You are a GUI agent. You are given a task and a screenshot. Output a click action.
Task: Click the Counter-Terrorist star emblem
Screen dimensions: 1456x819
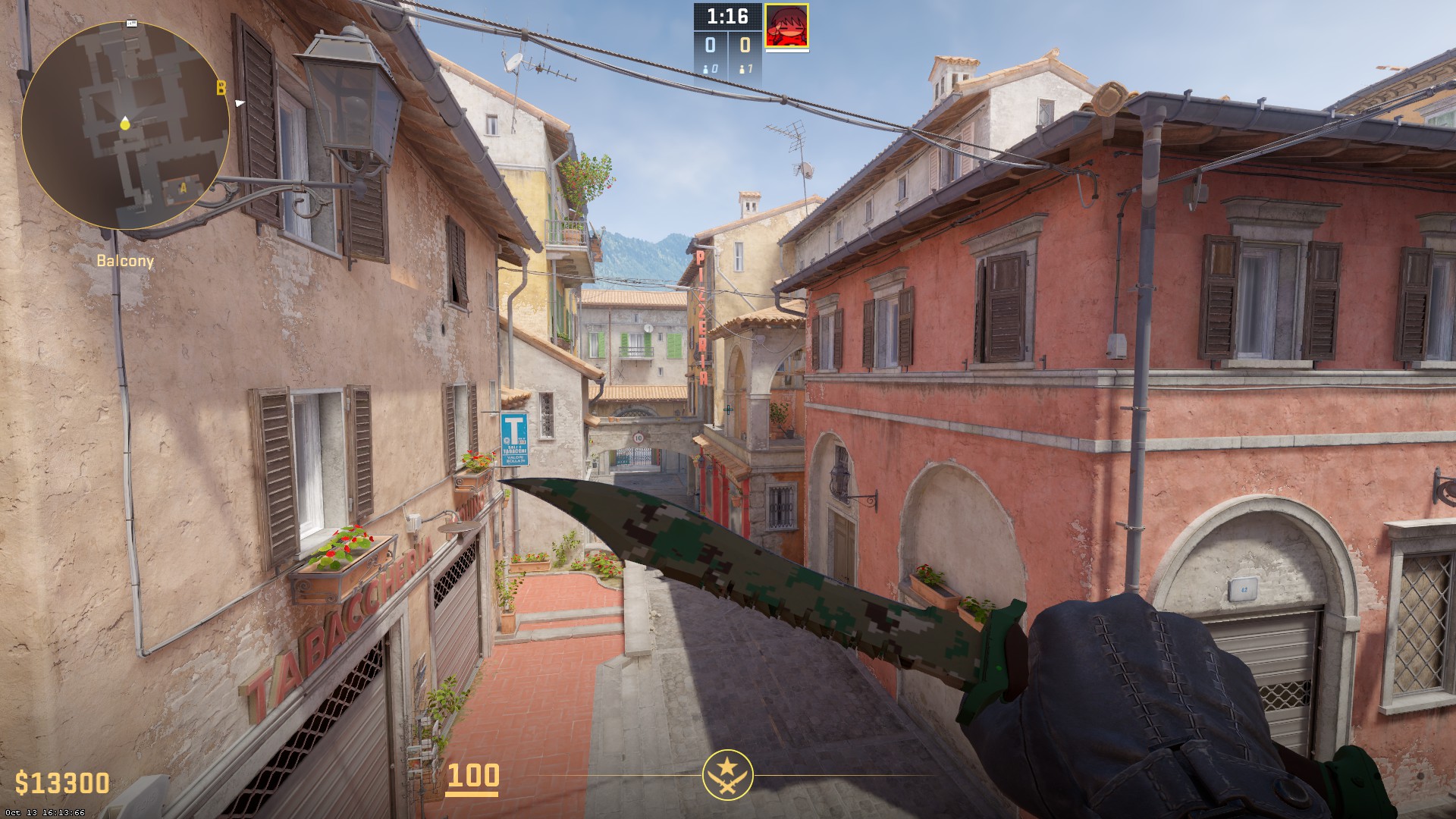coord(728,775)
